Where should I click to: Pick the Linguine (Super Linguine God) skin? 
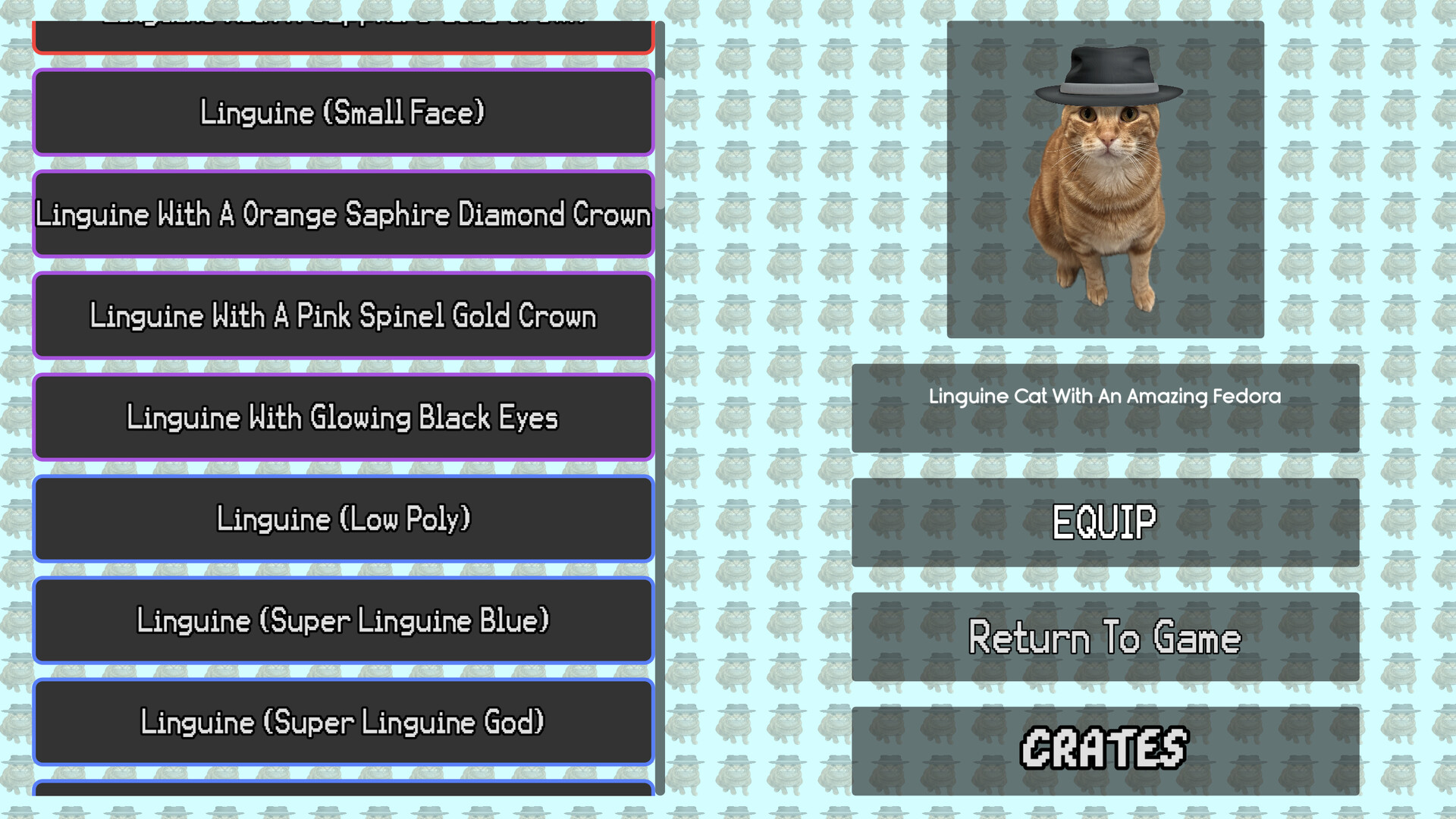click(x=343, y=722)
